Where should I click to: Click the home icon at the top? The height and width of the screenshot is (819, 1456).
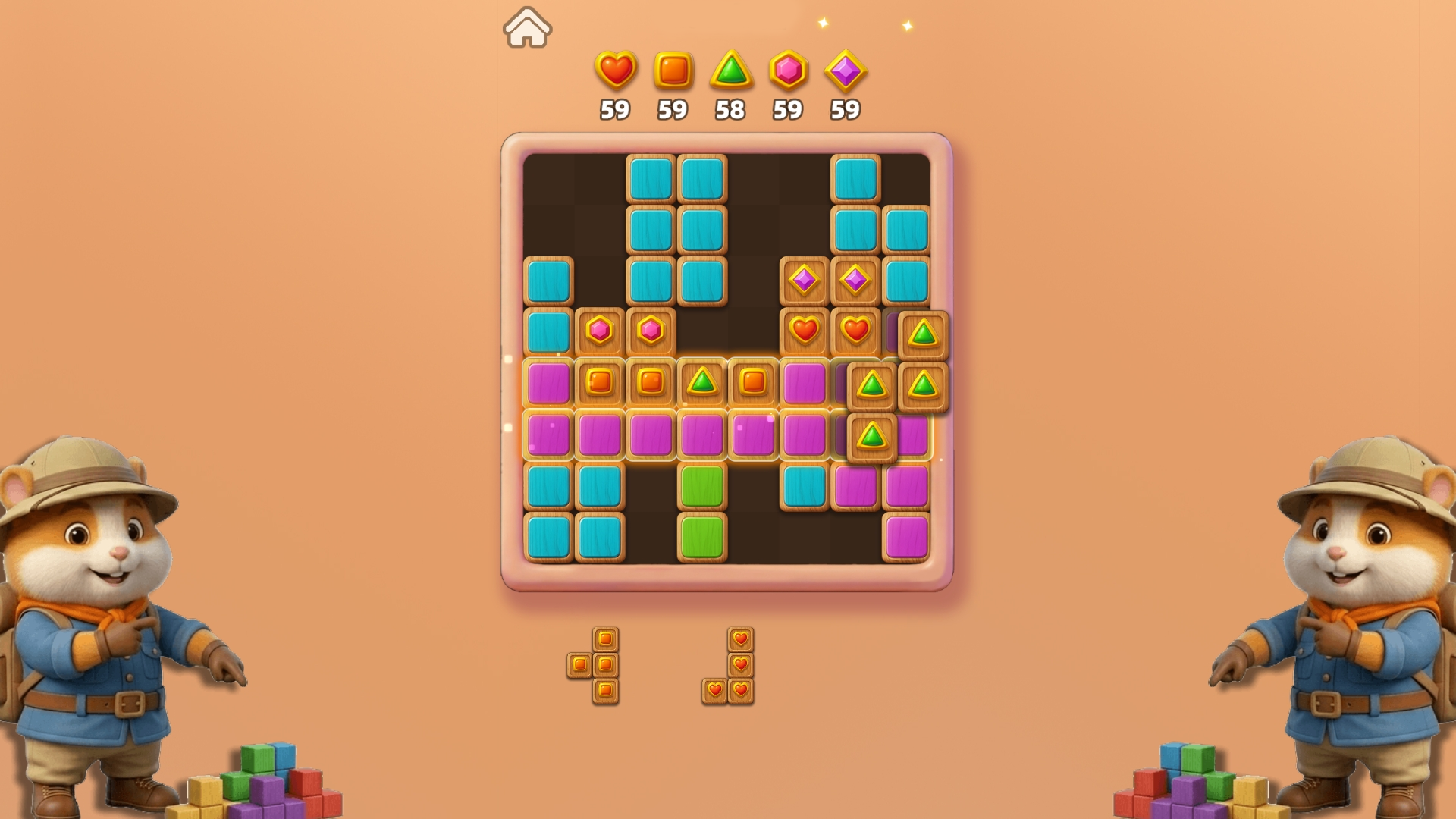click(x=528, y=27)
